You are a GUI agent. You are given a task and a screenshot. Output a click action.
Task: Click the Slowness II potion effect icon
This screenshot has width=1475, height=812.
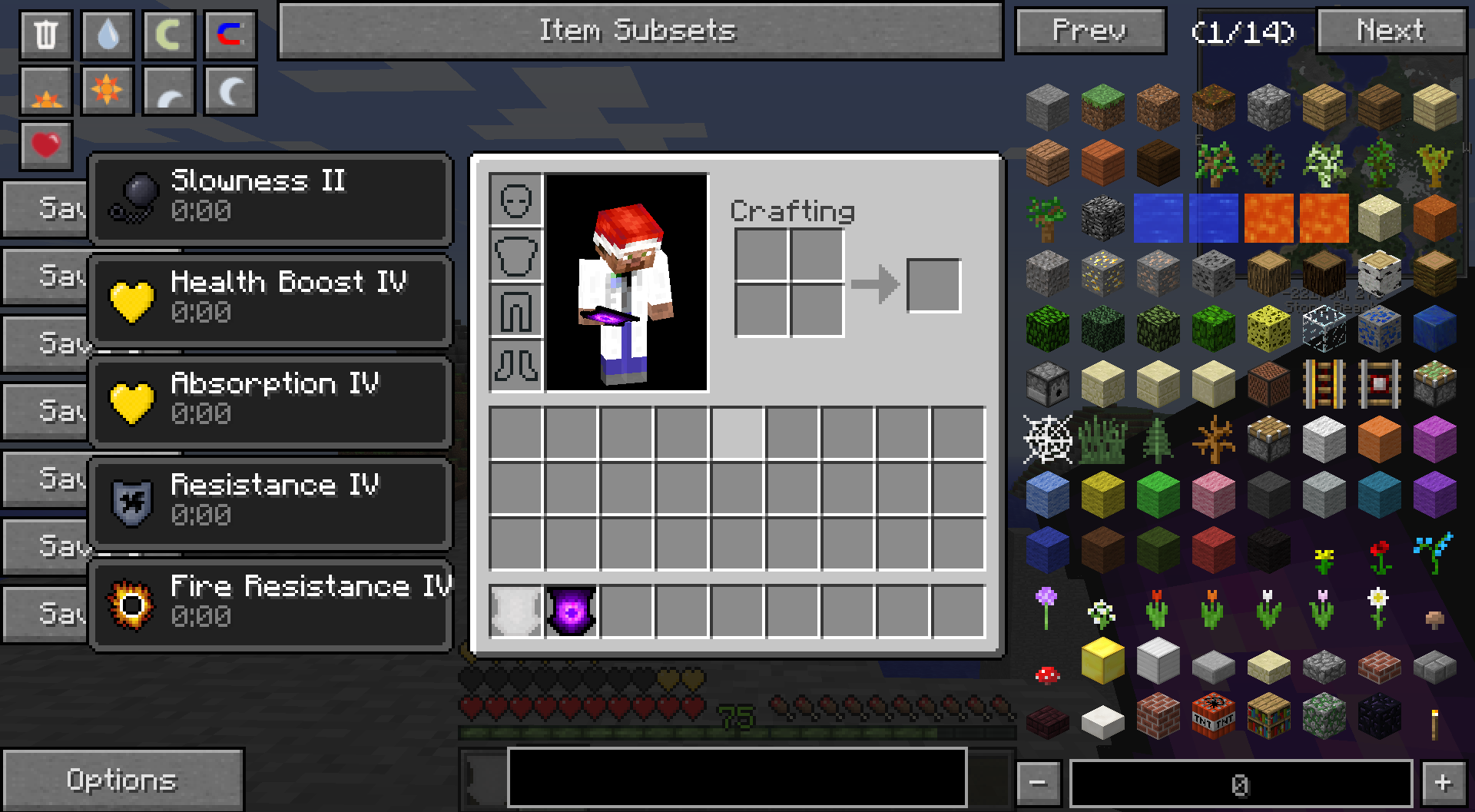click(132, 197)
